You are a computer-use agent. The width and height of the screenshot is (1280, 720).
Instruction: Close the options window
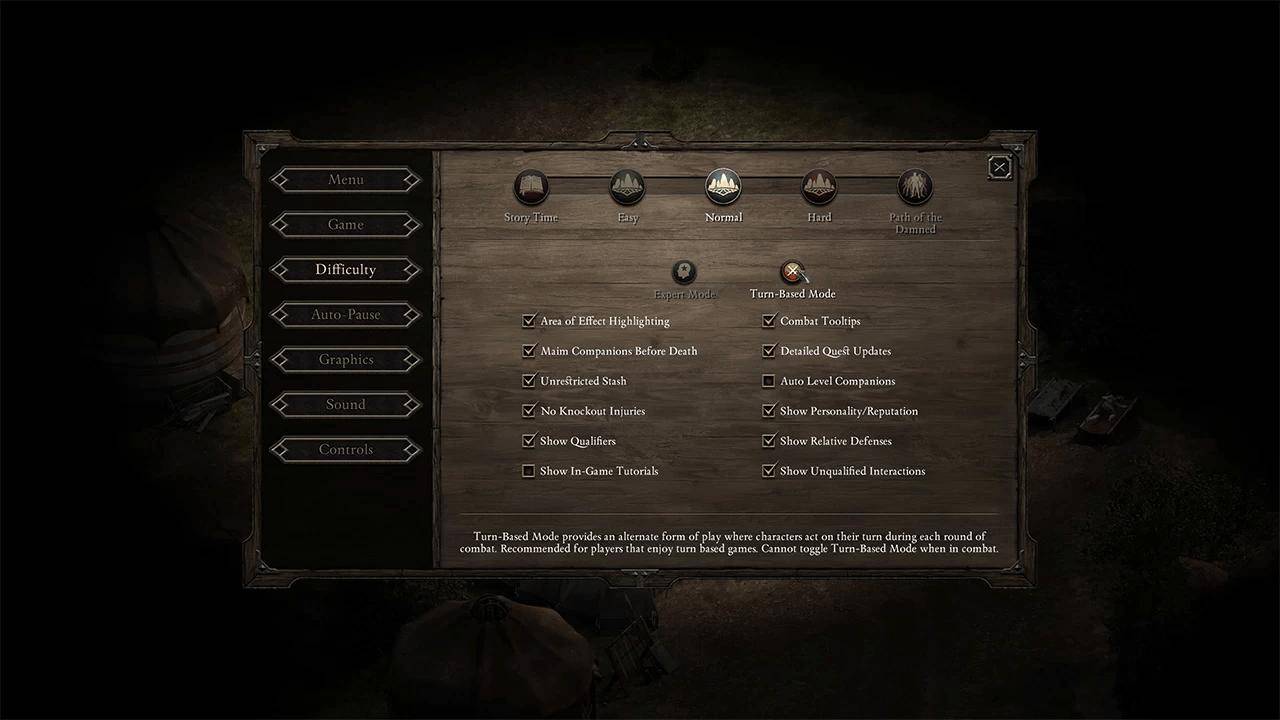coord(999,168)
